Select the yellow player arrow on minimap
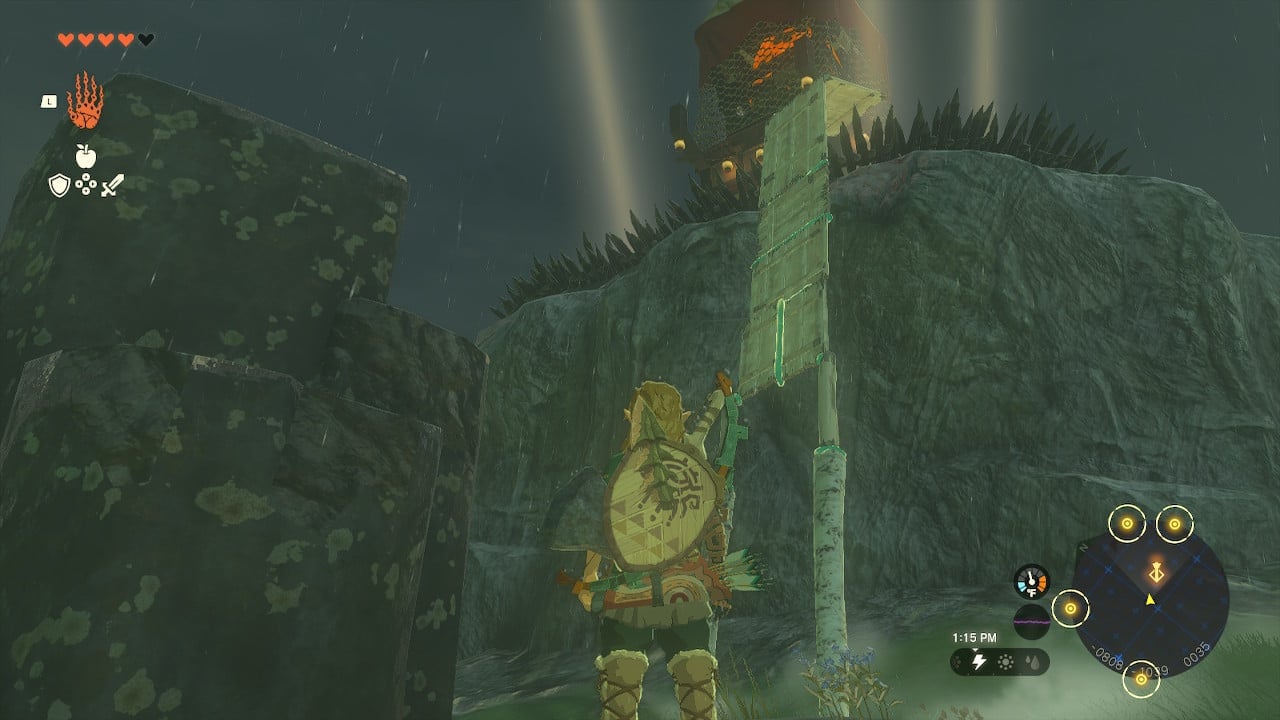The width and height of the screenshot is (1280, 720). (1150, 599)
